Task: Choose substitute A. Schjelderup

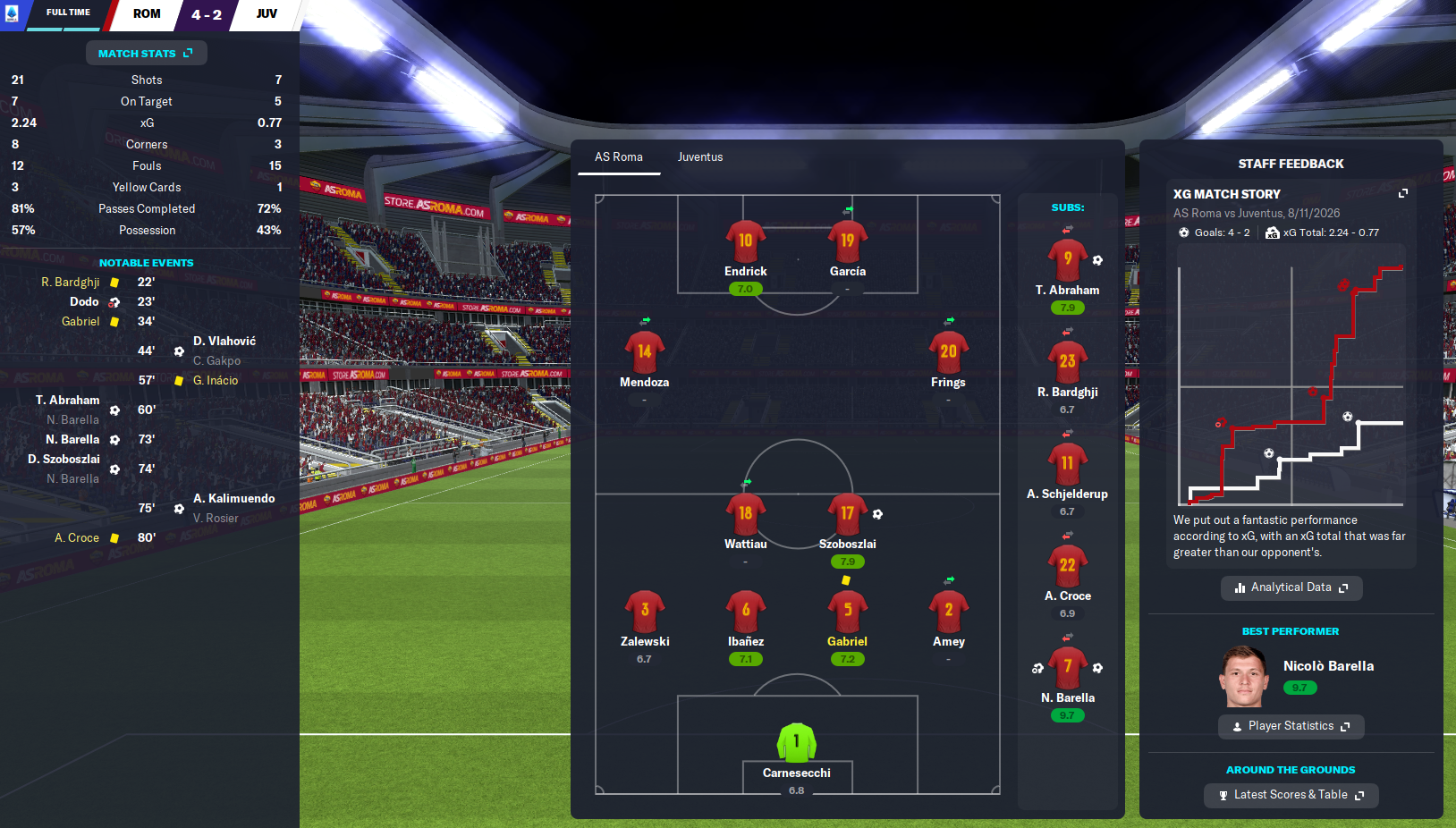Action: (1067, 464)
